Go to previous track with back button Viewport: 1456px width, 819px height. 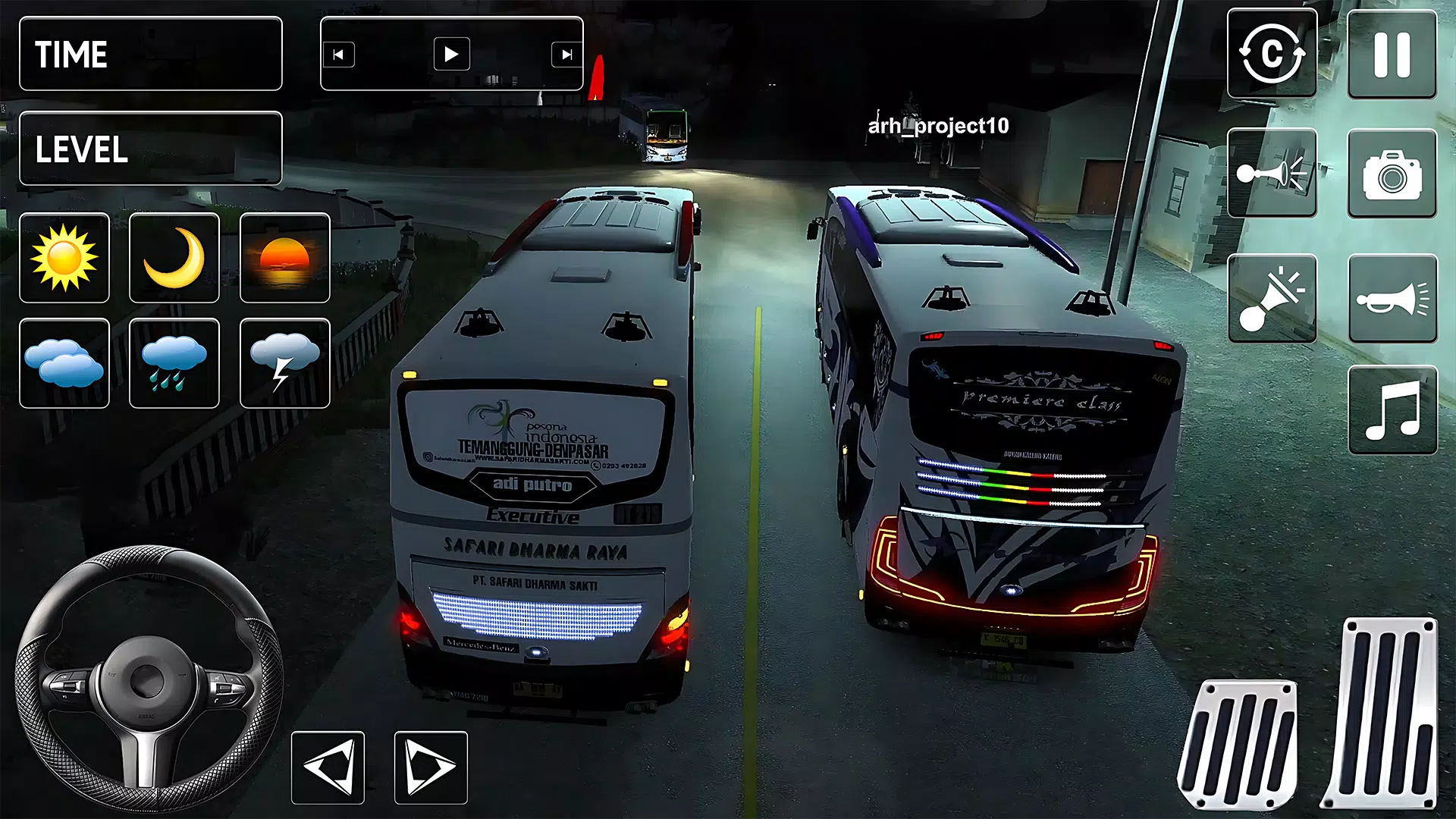pyautogui.click(x=340, y=54)
